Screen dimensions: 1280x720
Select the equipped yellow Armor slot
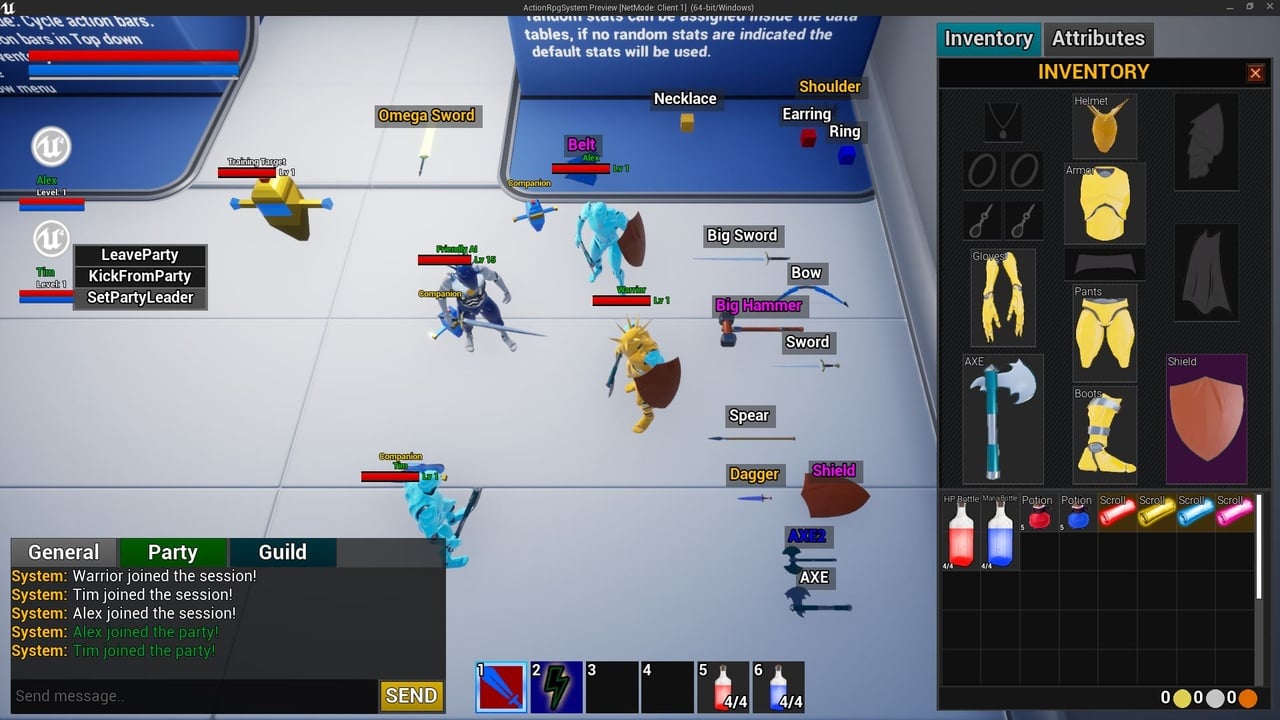tap(1104, 204)
